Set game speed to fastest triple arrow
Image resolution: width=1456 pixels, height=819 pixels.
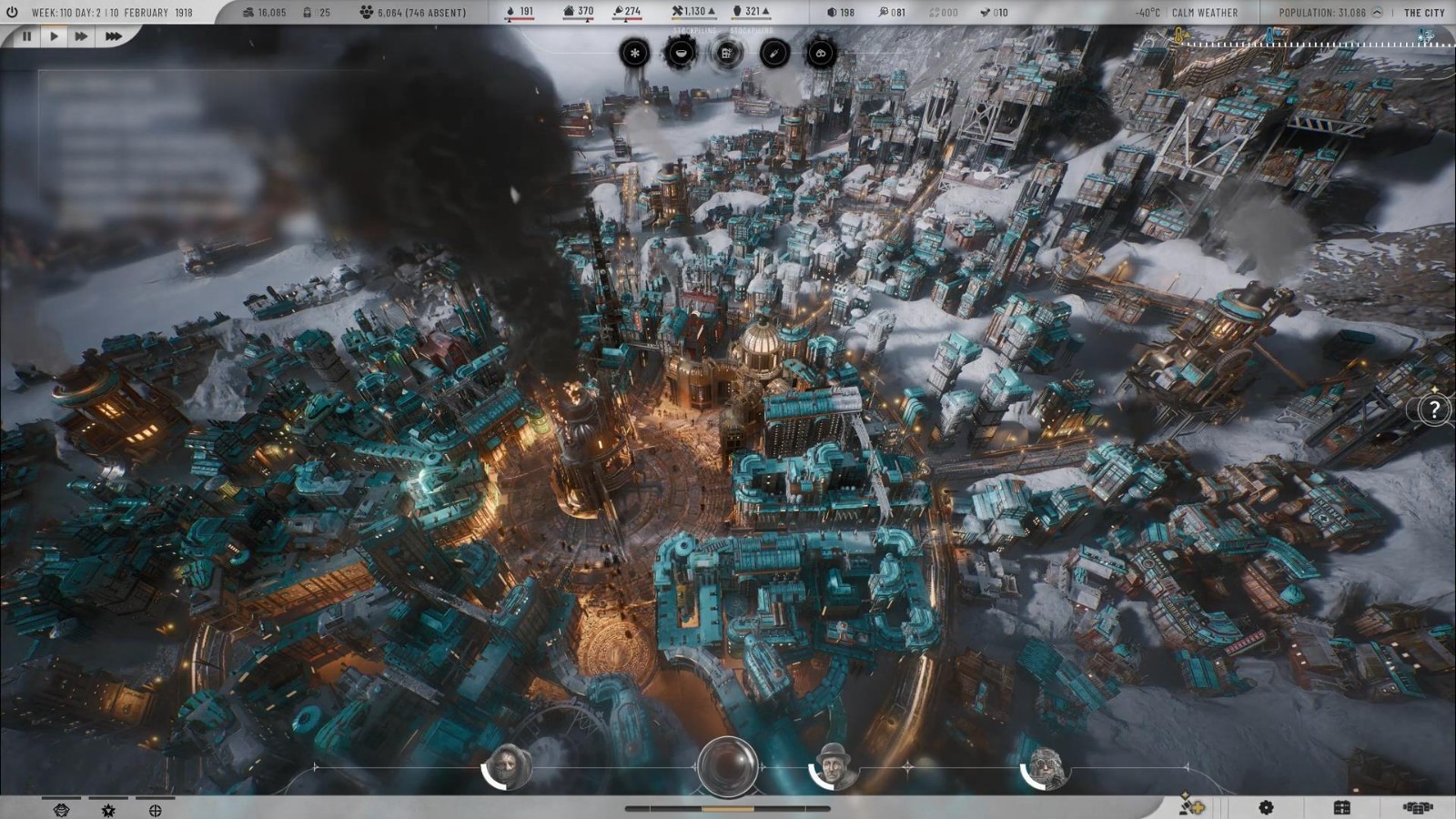[x=113, y=36]
